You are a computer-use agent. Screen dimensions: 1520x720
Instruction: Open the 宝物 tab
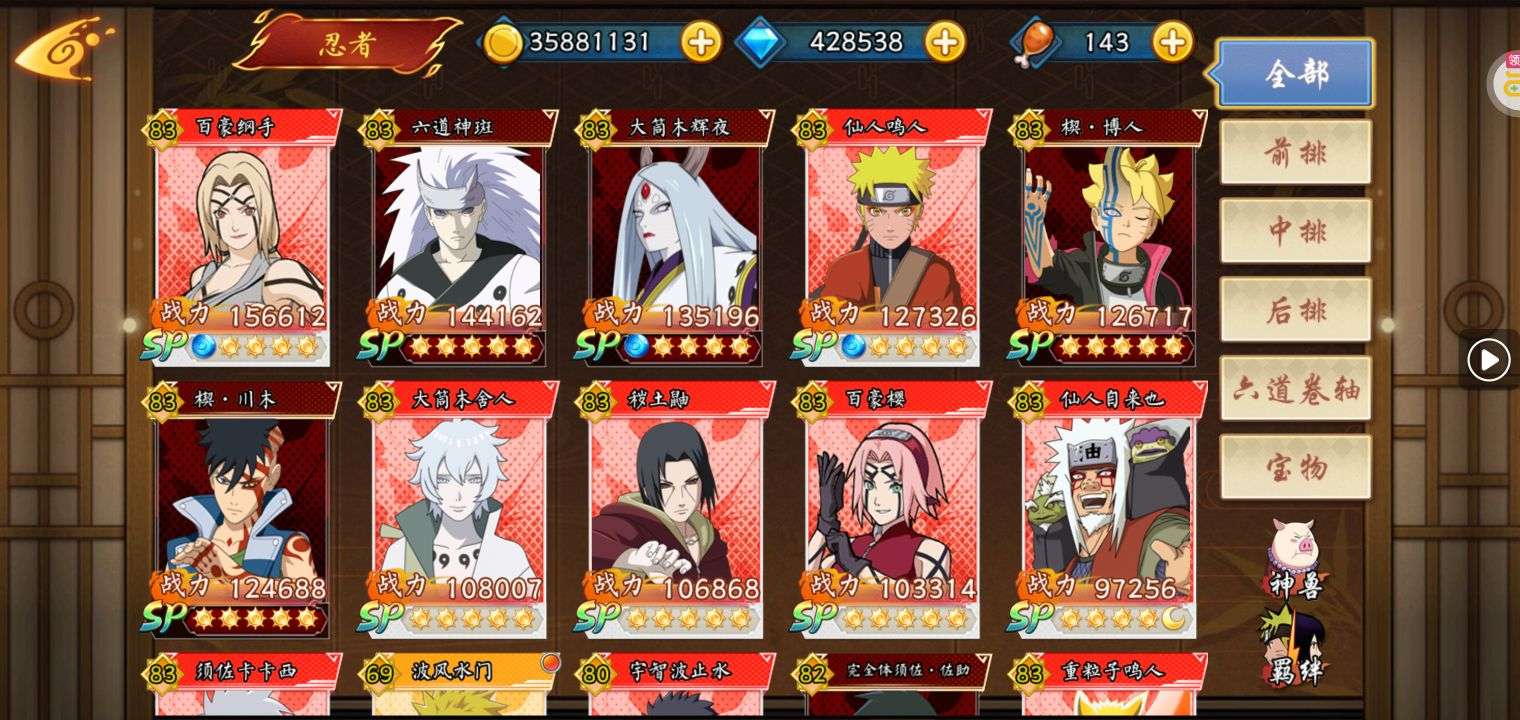[1295, 467]
